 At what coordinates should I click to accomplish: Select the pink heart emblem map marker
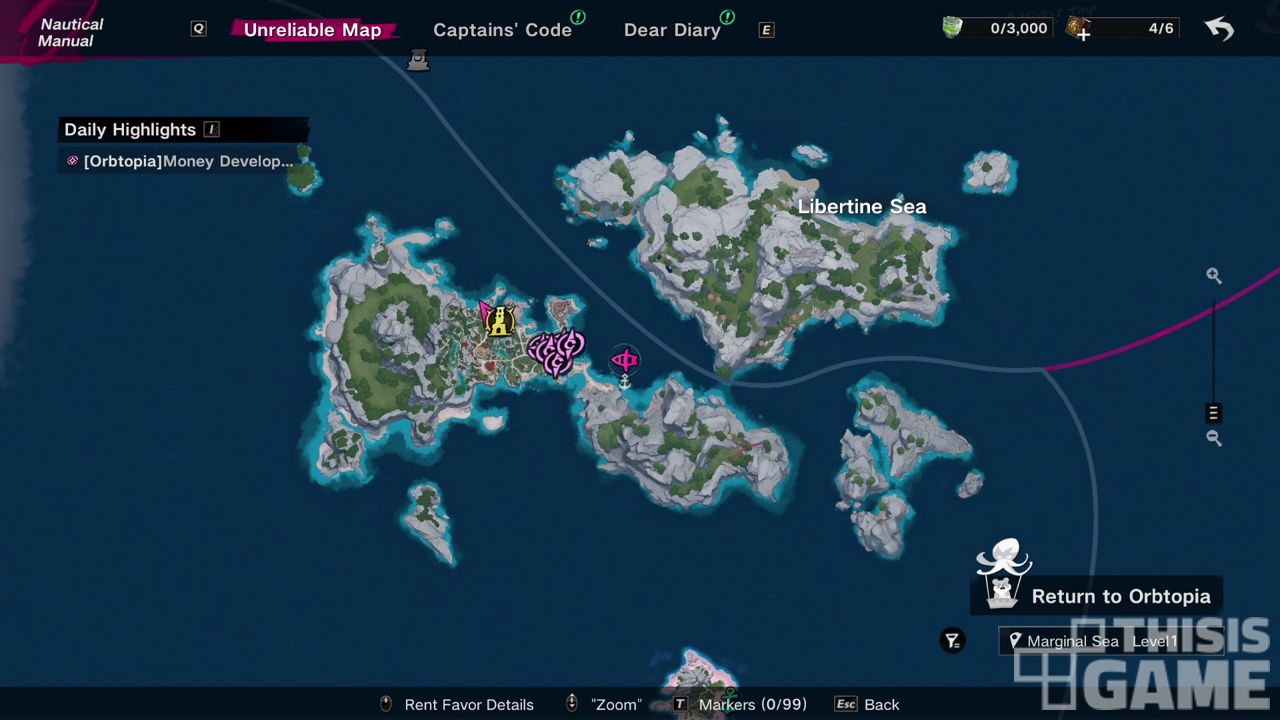click(x=555, y=352)
